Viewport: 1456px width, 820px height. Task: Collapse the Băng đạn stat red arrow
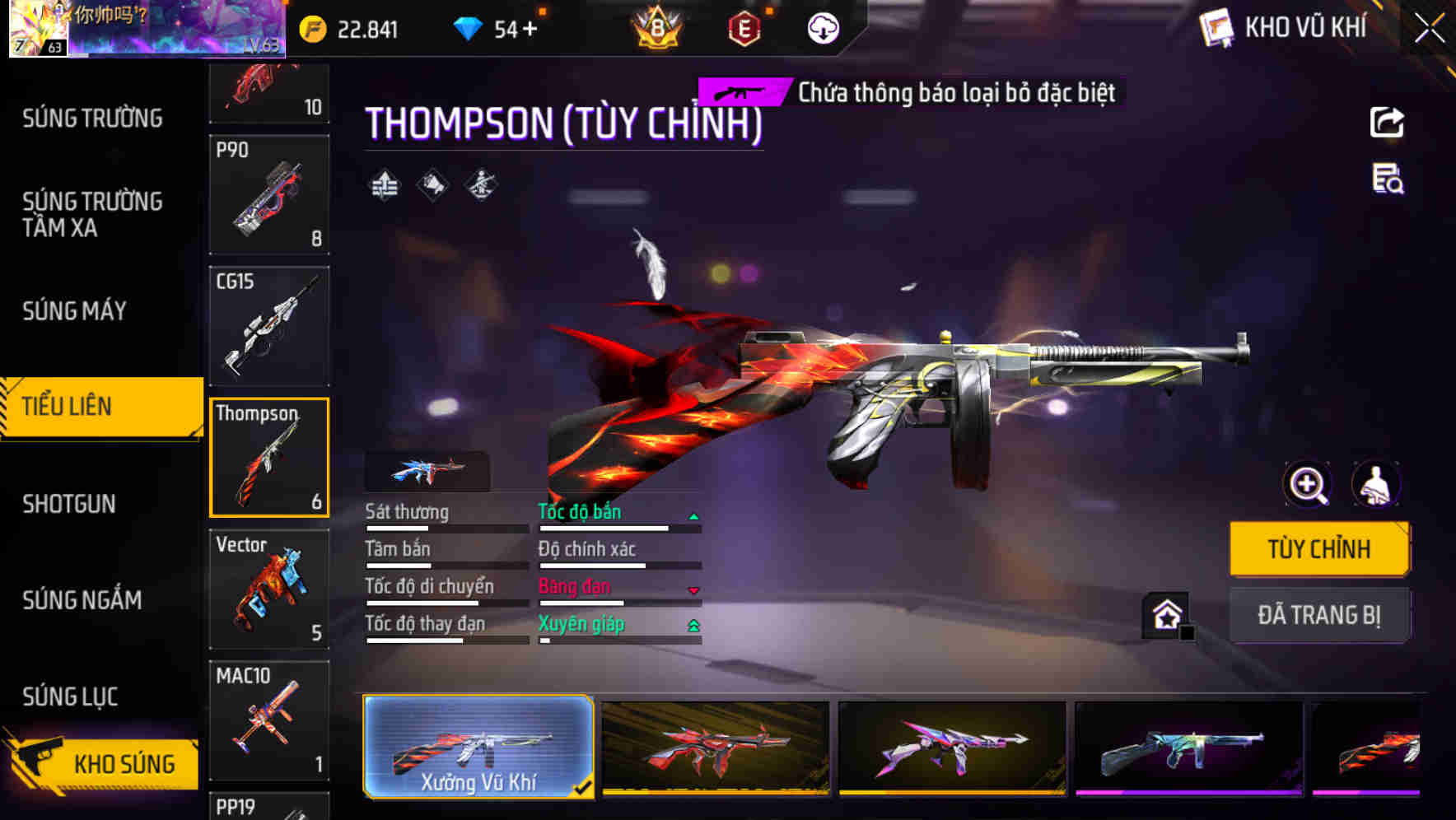(x=694, y=589)
